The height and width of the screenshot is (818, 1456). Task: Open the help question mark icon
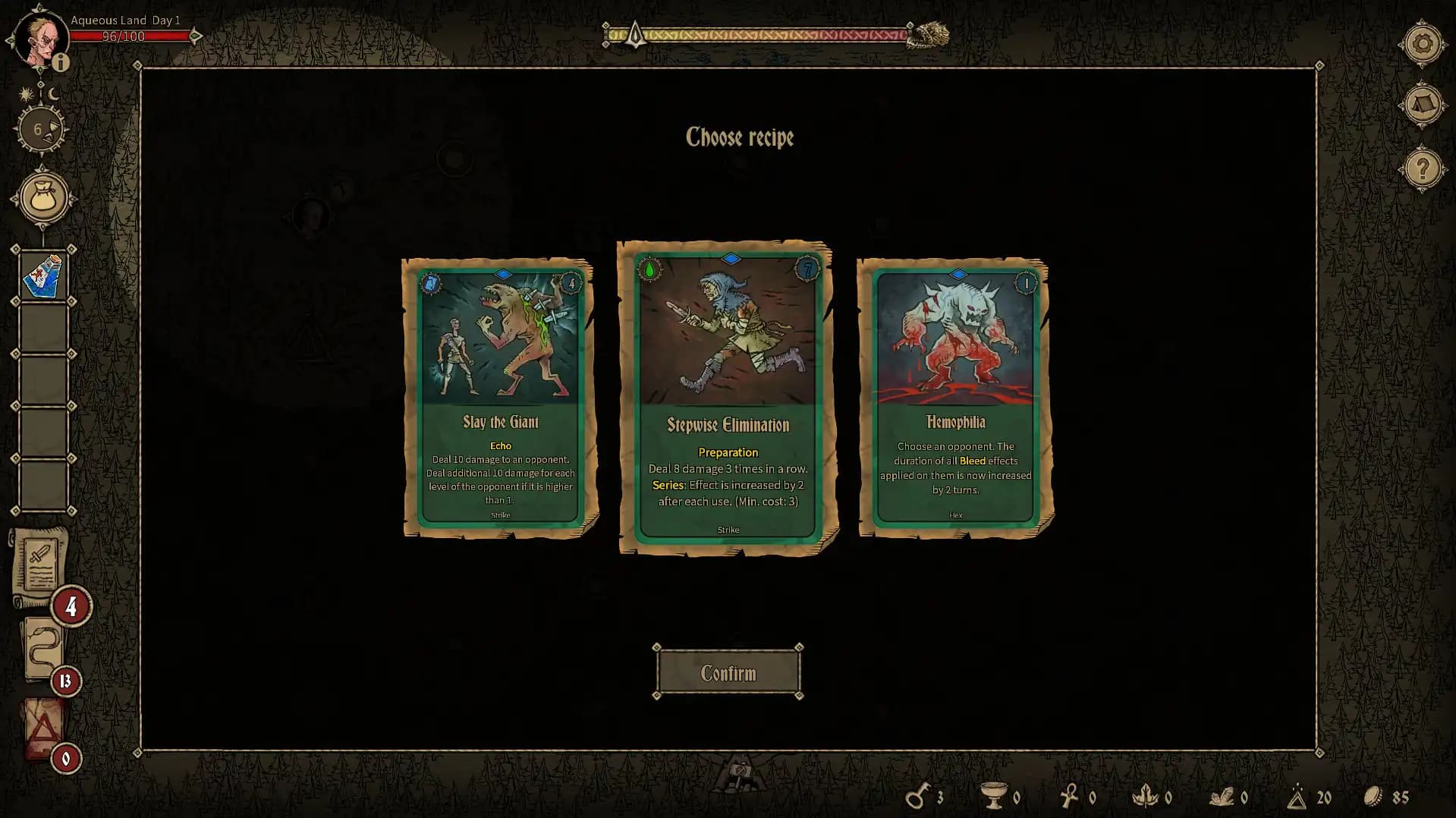click(1423, 168)
